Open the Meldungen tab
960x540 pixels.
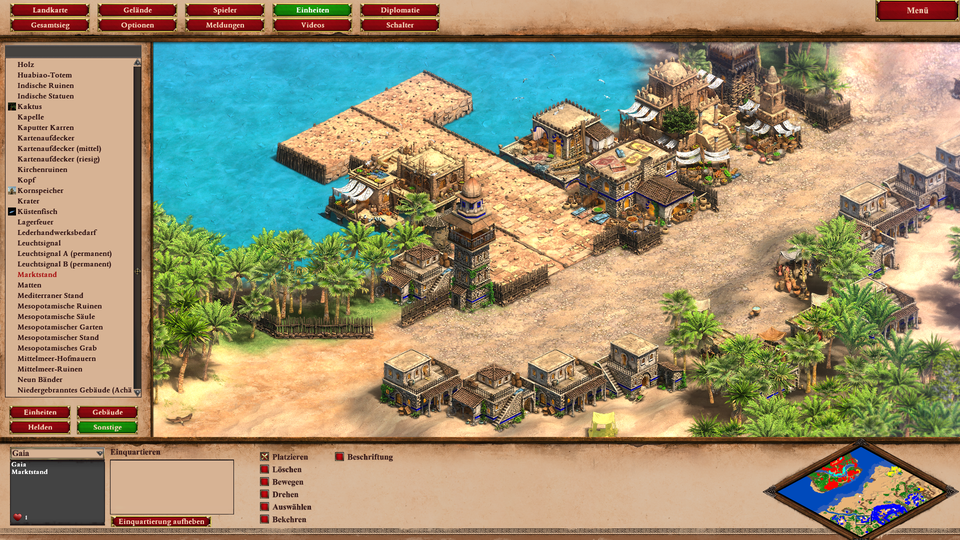[225, 25]
